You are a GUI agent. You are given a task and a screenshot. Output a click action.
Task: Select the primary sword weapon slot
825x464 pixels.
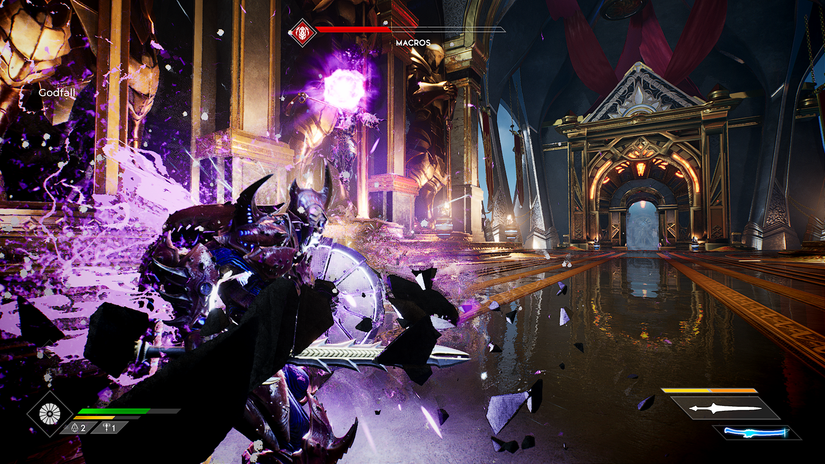724,408
